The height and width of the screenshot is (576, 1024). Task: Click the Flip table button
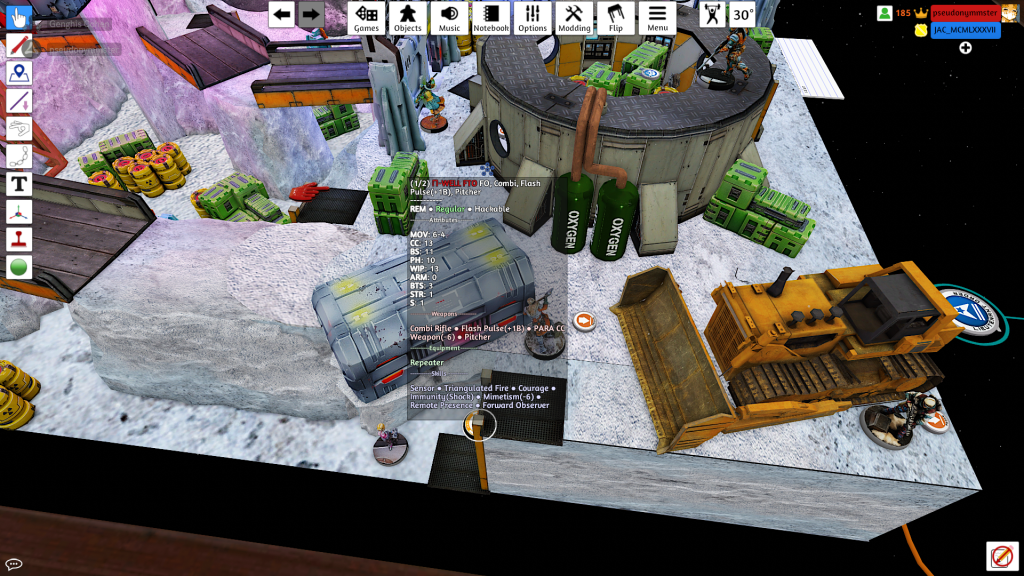click(616, 18)
